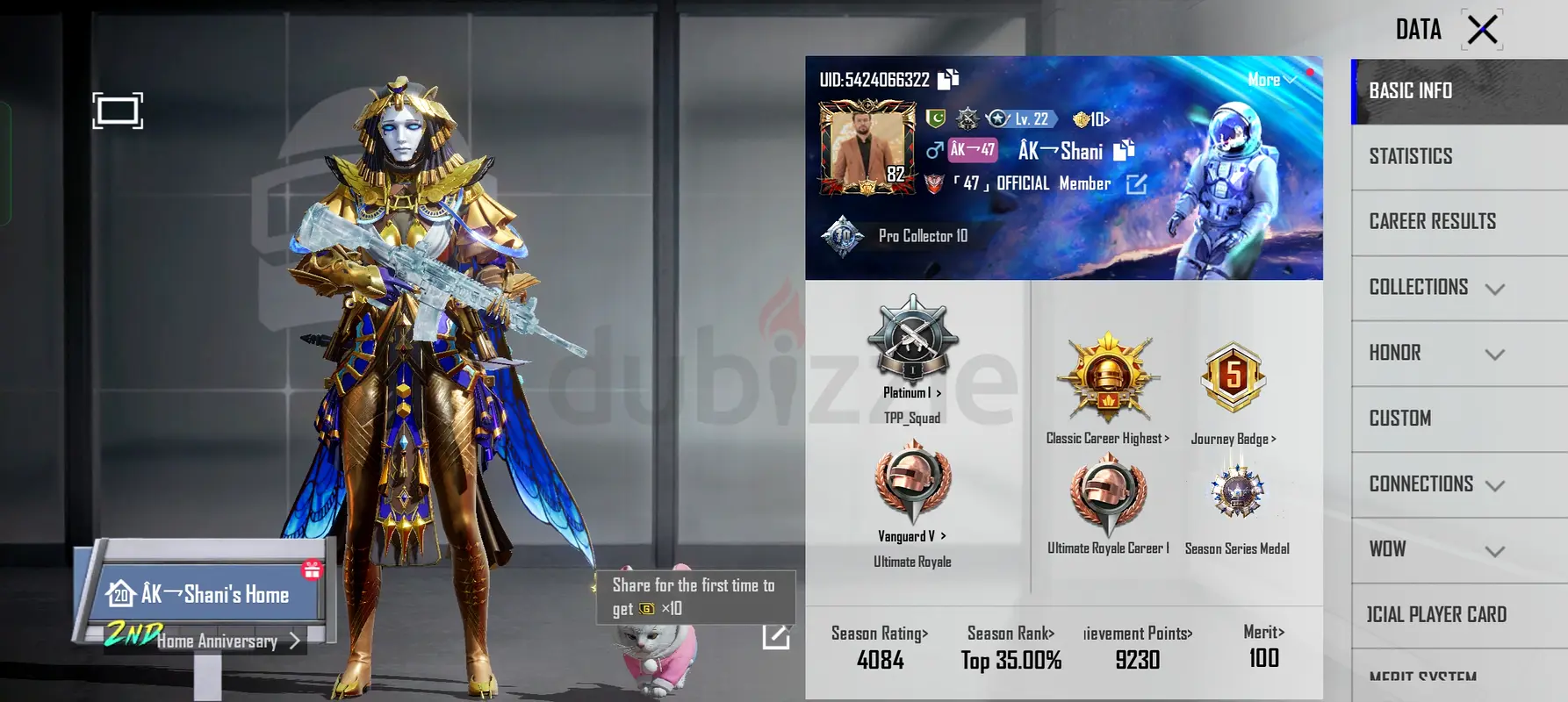Open the Career Results tab

pos(1432,221)
